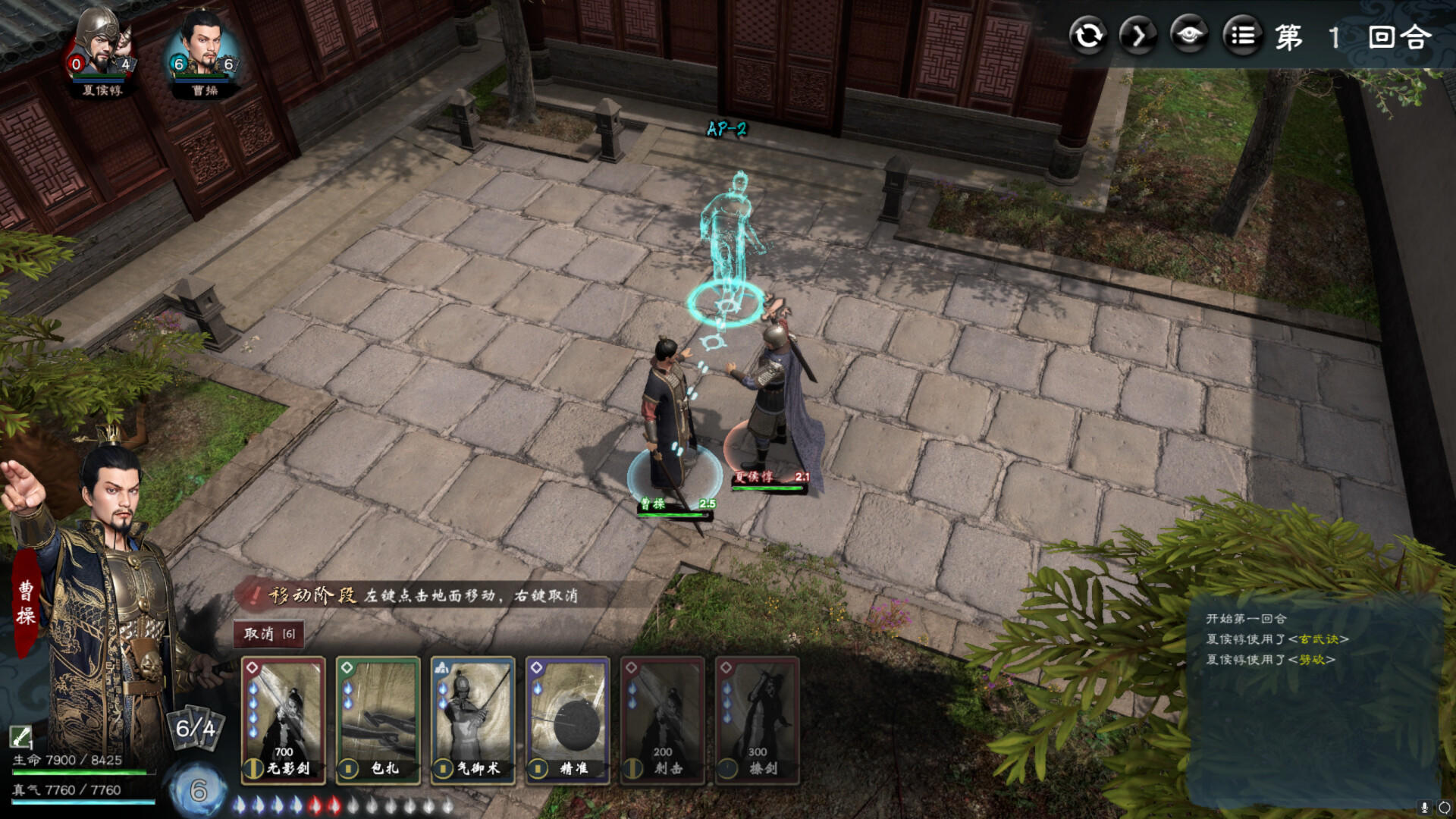Toggle the eye view button
Viewport: 1456px width, 819px height.
tap(1189, 36)
